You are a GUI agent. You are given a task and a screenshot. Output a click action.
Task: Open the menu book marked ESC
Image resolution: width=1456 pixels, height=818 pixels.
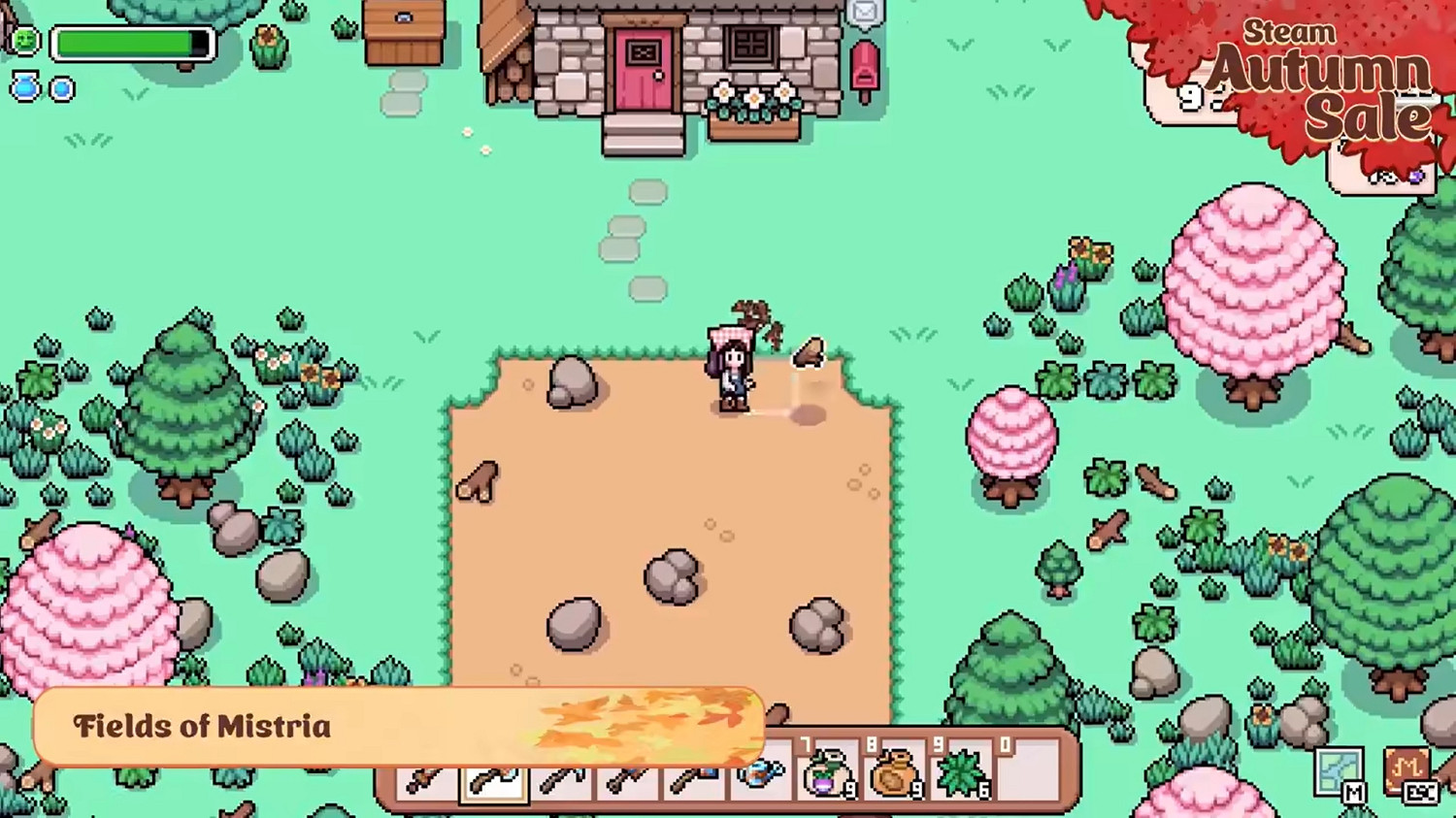pyautogui.click(x=1406, y=769)
